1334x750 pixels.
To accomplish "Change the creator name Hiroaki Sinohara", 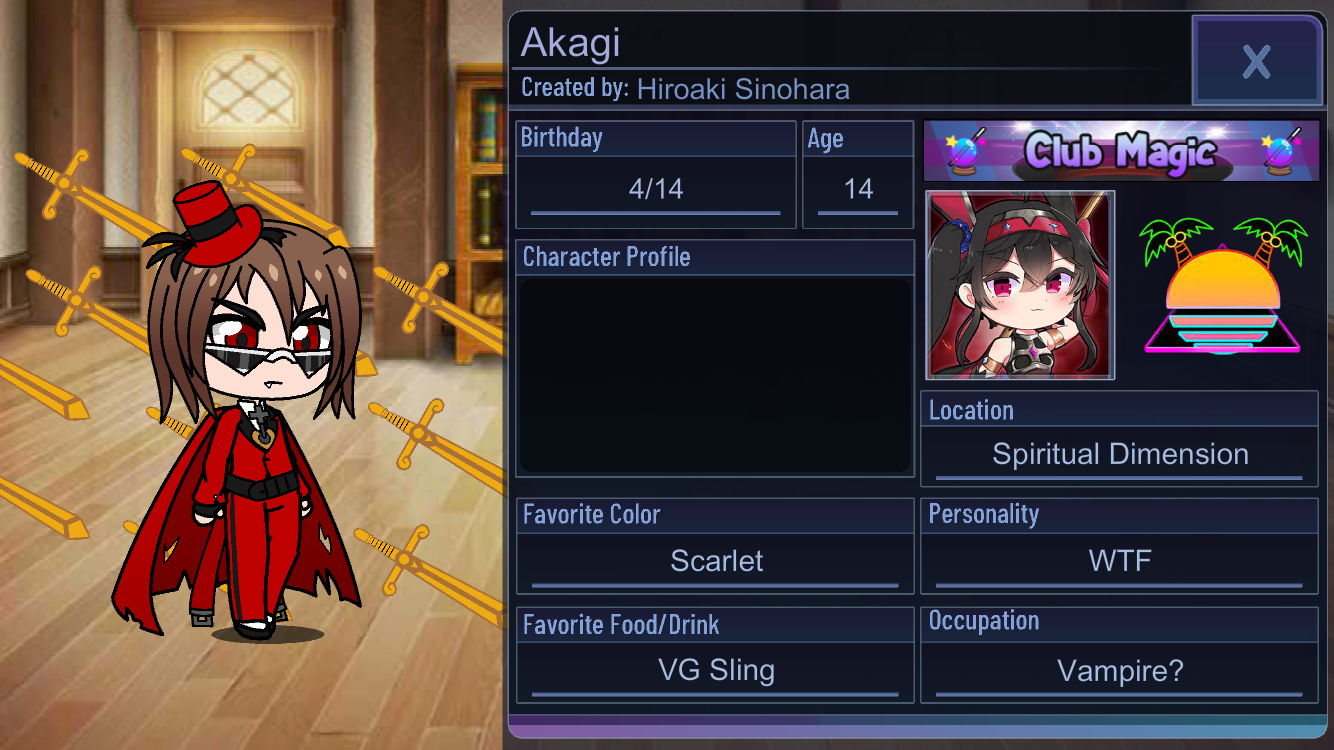I will 743,89.
